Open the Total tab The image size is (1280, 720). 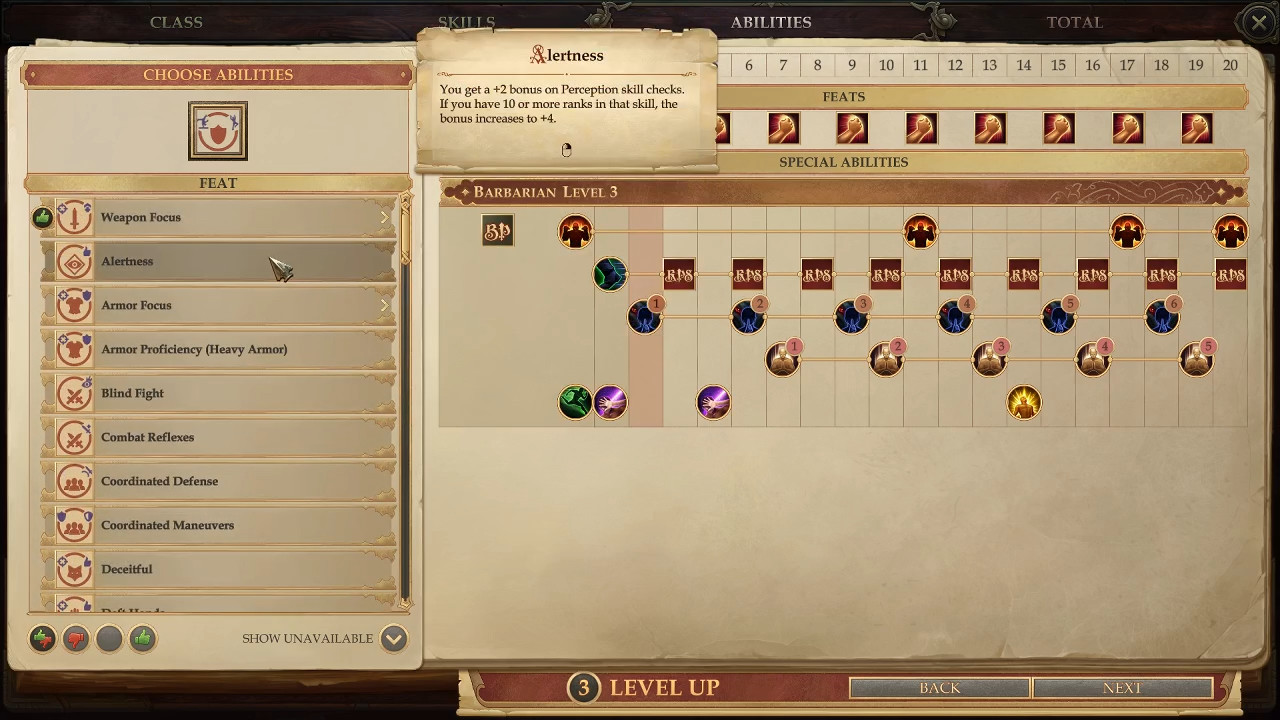click(1074, 22)
